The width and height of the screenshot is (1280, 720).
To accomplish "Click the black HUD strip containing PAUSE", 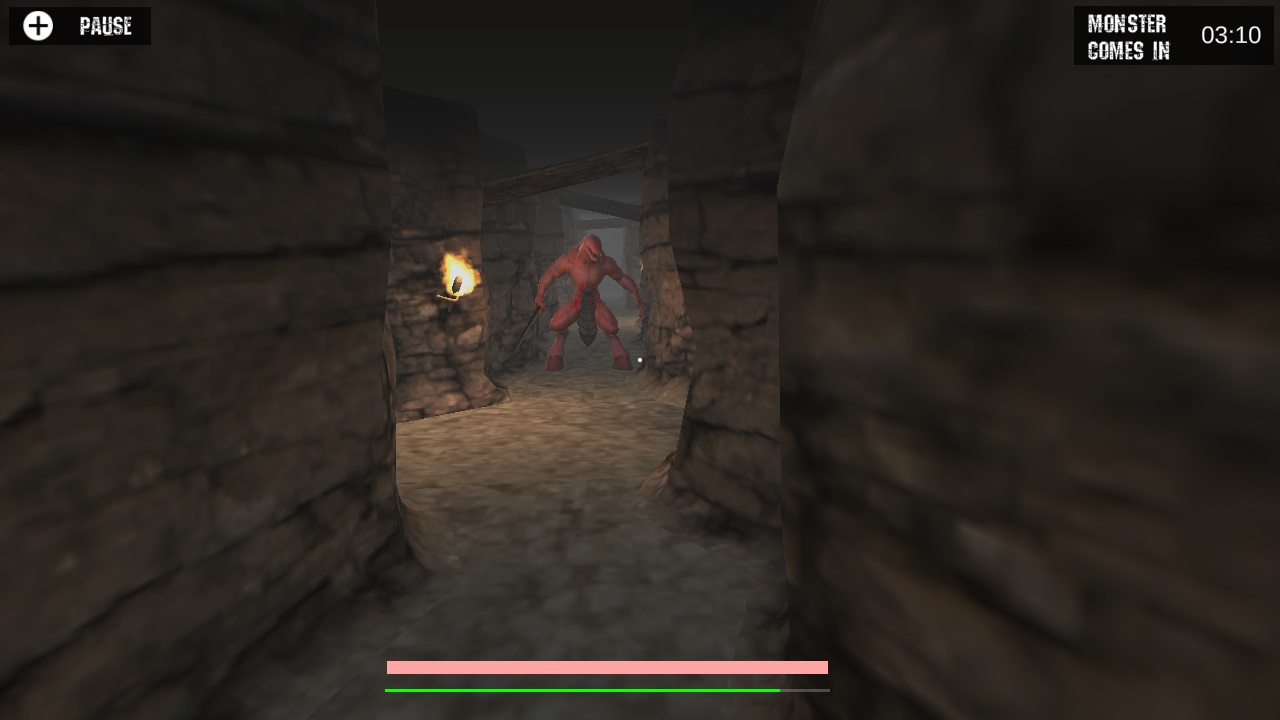I will pos(80,26).
